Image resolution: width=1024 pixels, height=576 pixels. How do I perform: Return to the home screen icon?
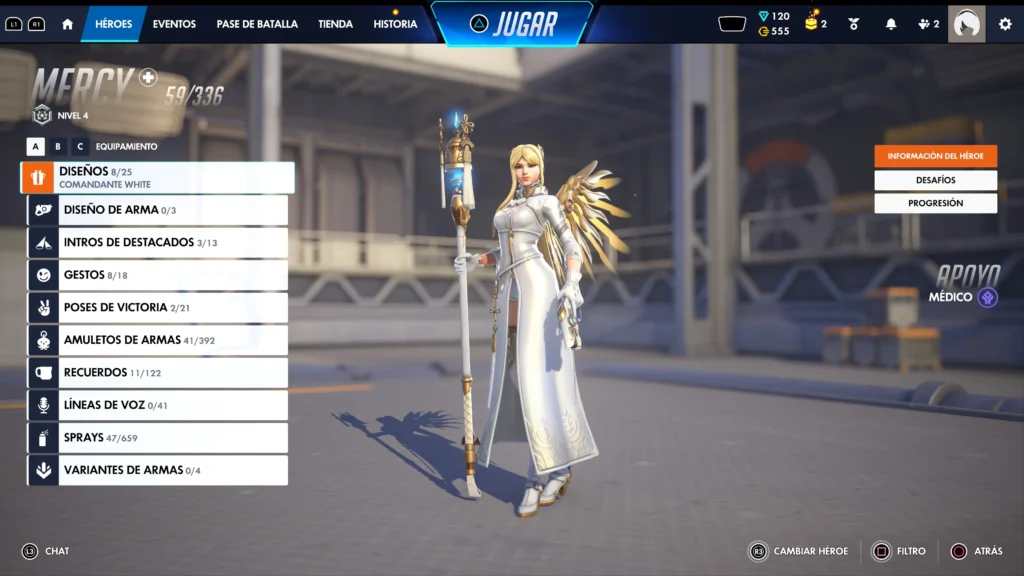(x=68, y=24)
